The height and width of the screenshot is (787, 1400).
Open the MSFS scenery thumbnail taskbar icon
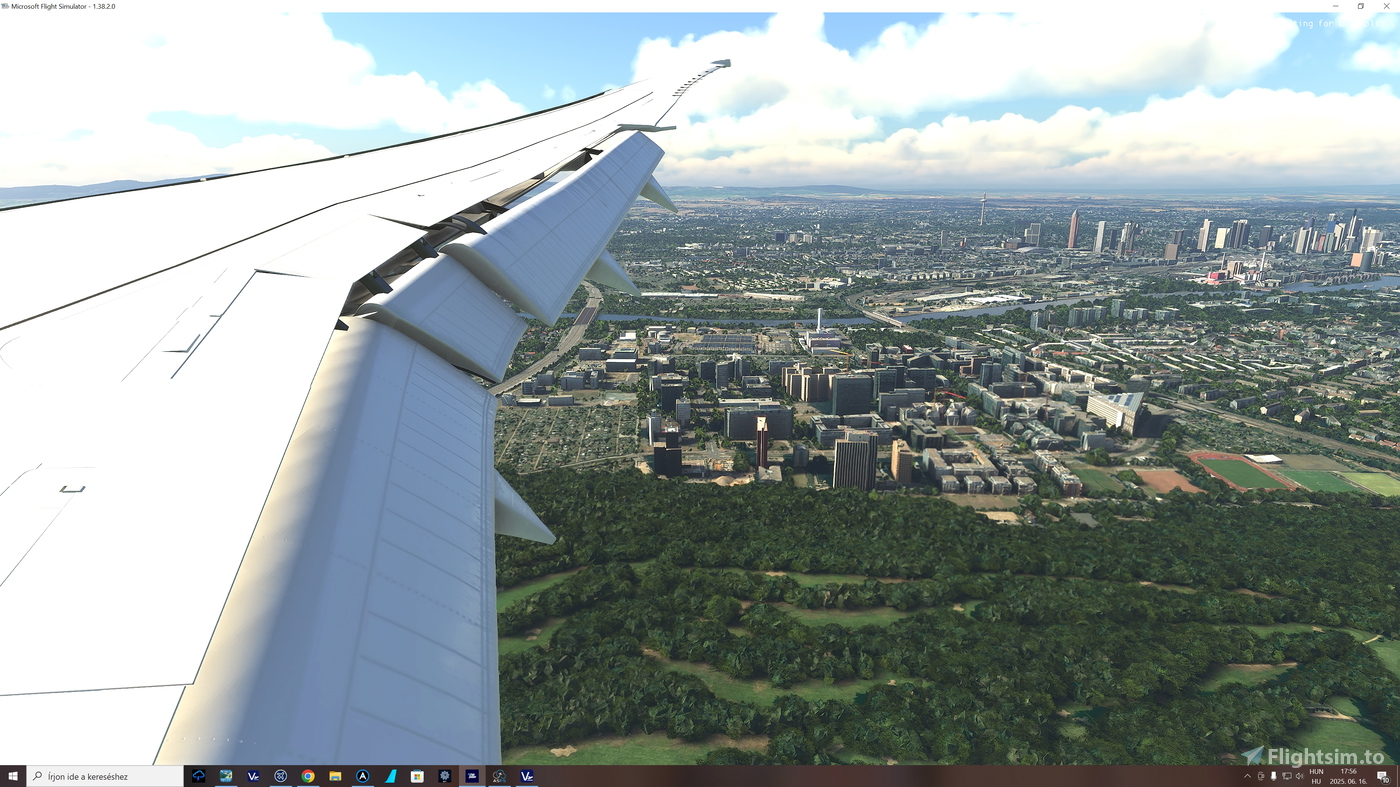click(224, 774)
